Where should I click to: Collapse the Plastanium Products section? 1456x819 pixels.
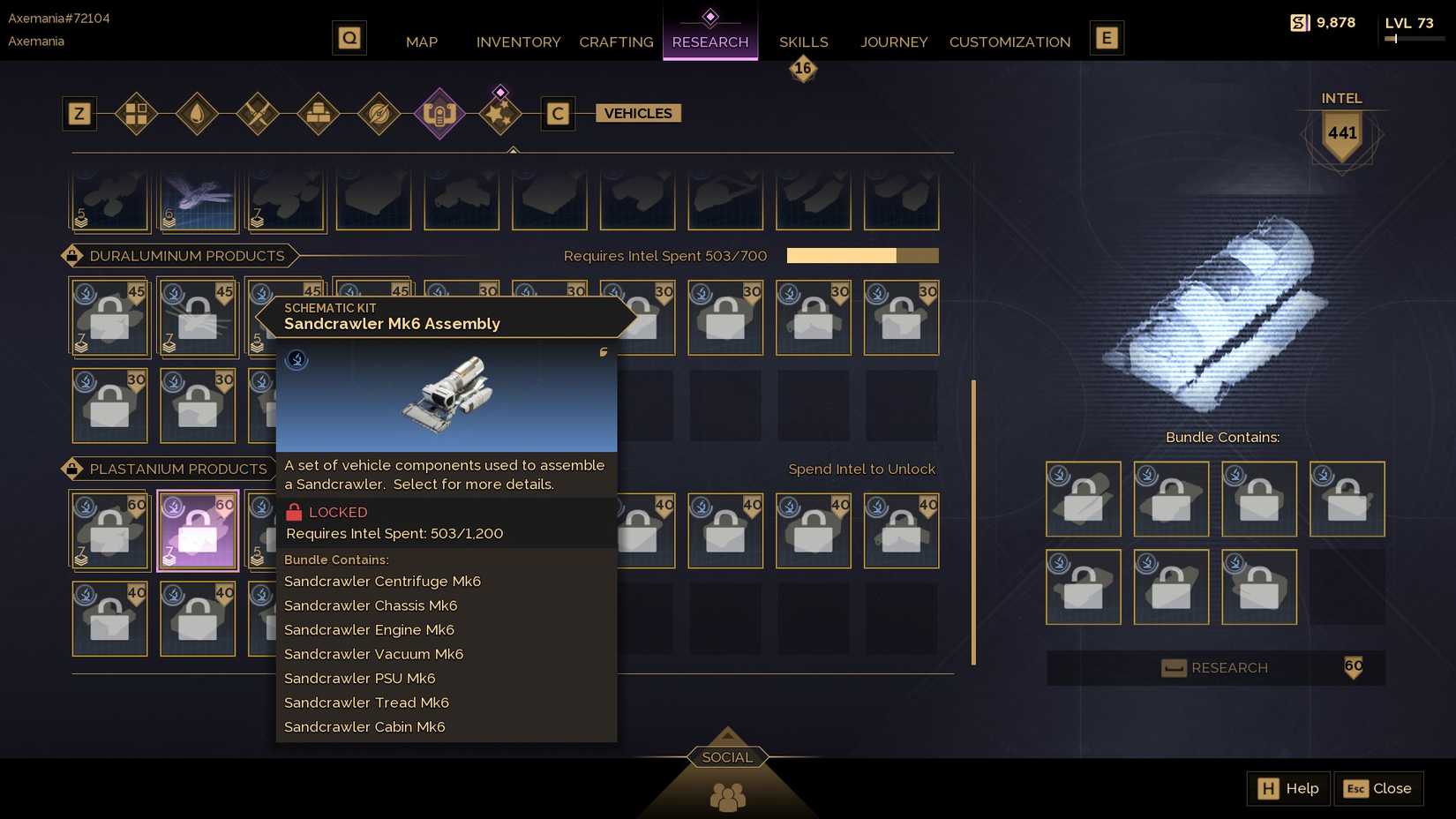click(x=177, y=469)
